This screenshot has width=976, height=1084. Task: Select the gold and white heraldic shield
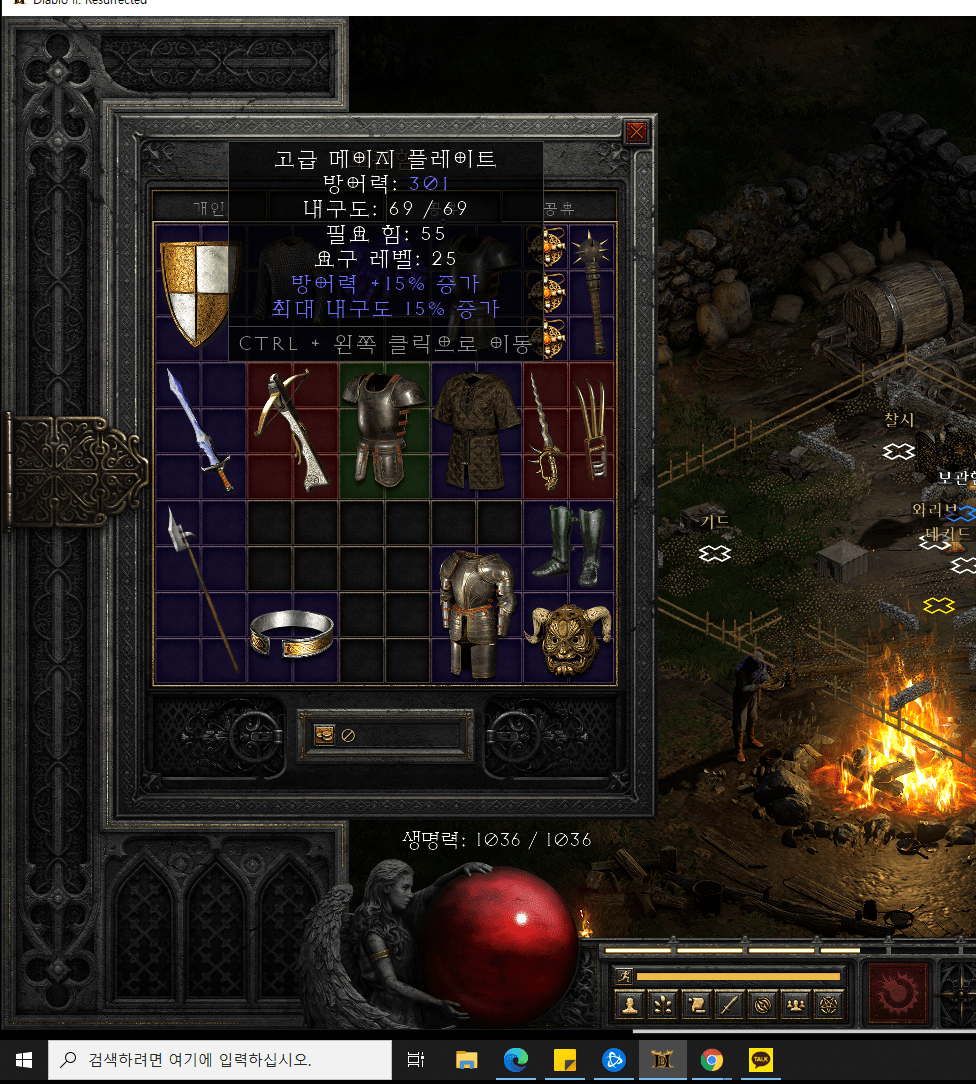click(198, 290)
